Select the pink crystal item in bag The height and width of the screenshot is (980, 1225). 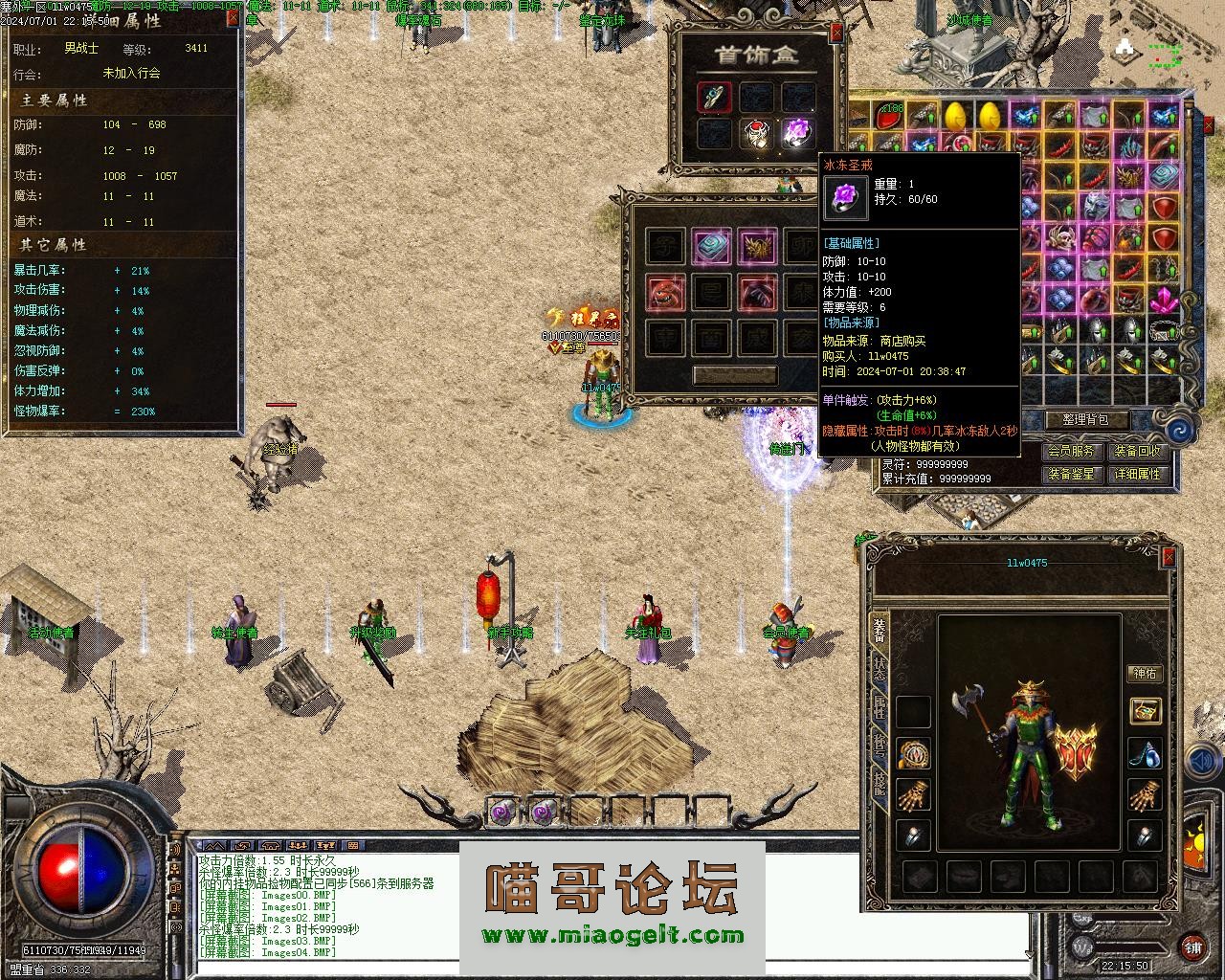tap(1163, 300)
